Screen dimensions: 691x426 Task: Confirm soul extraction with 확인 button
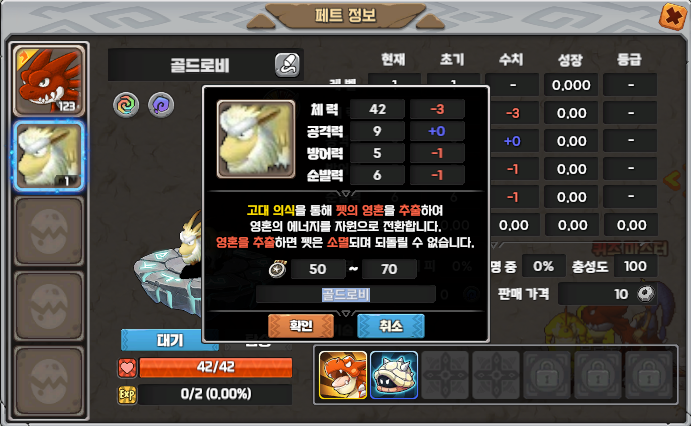(x=301, y=326)
